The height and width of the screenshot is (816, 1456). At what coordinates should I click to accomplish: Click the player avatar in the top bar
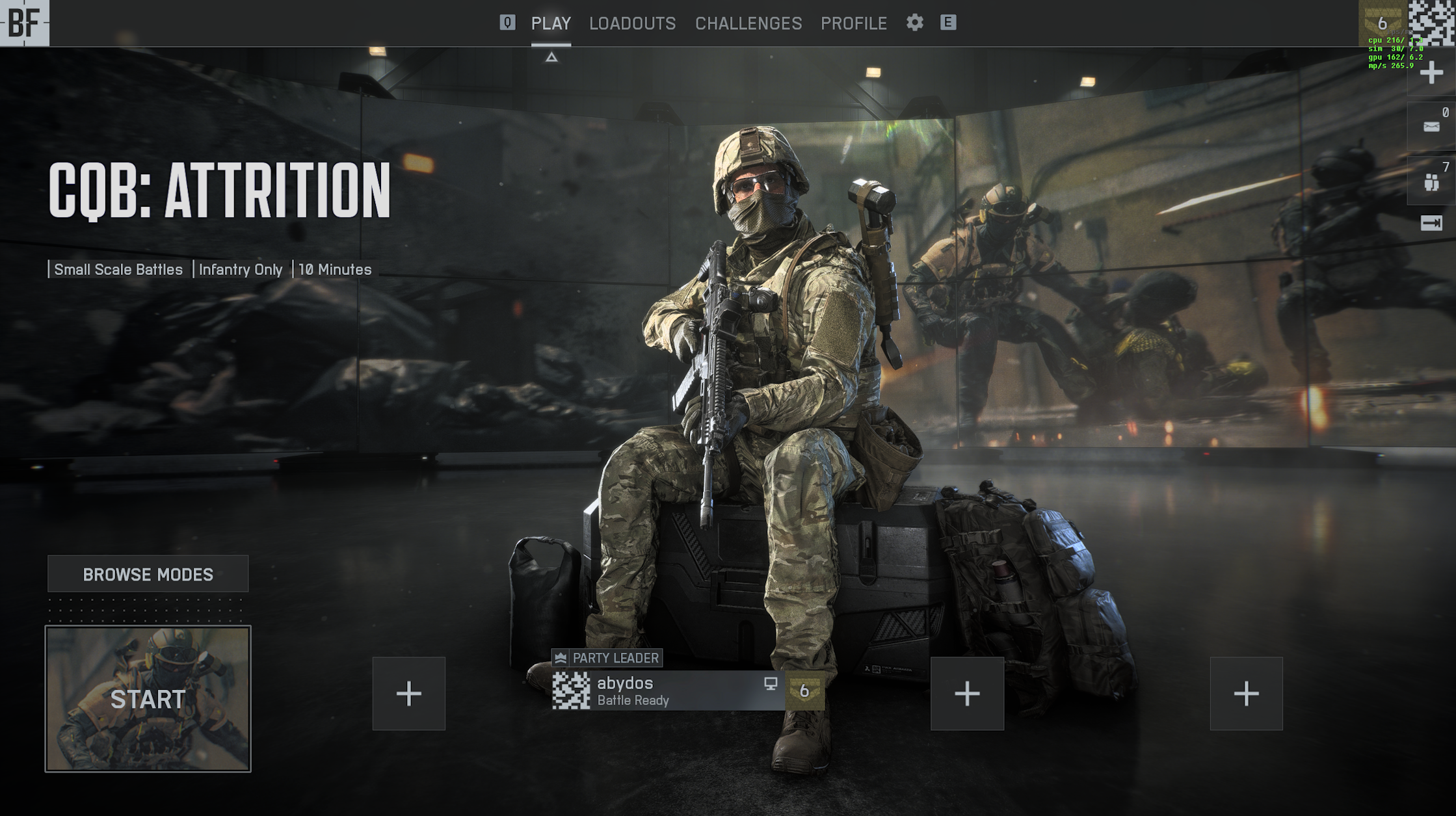[x=1431, y=23]
